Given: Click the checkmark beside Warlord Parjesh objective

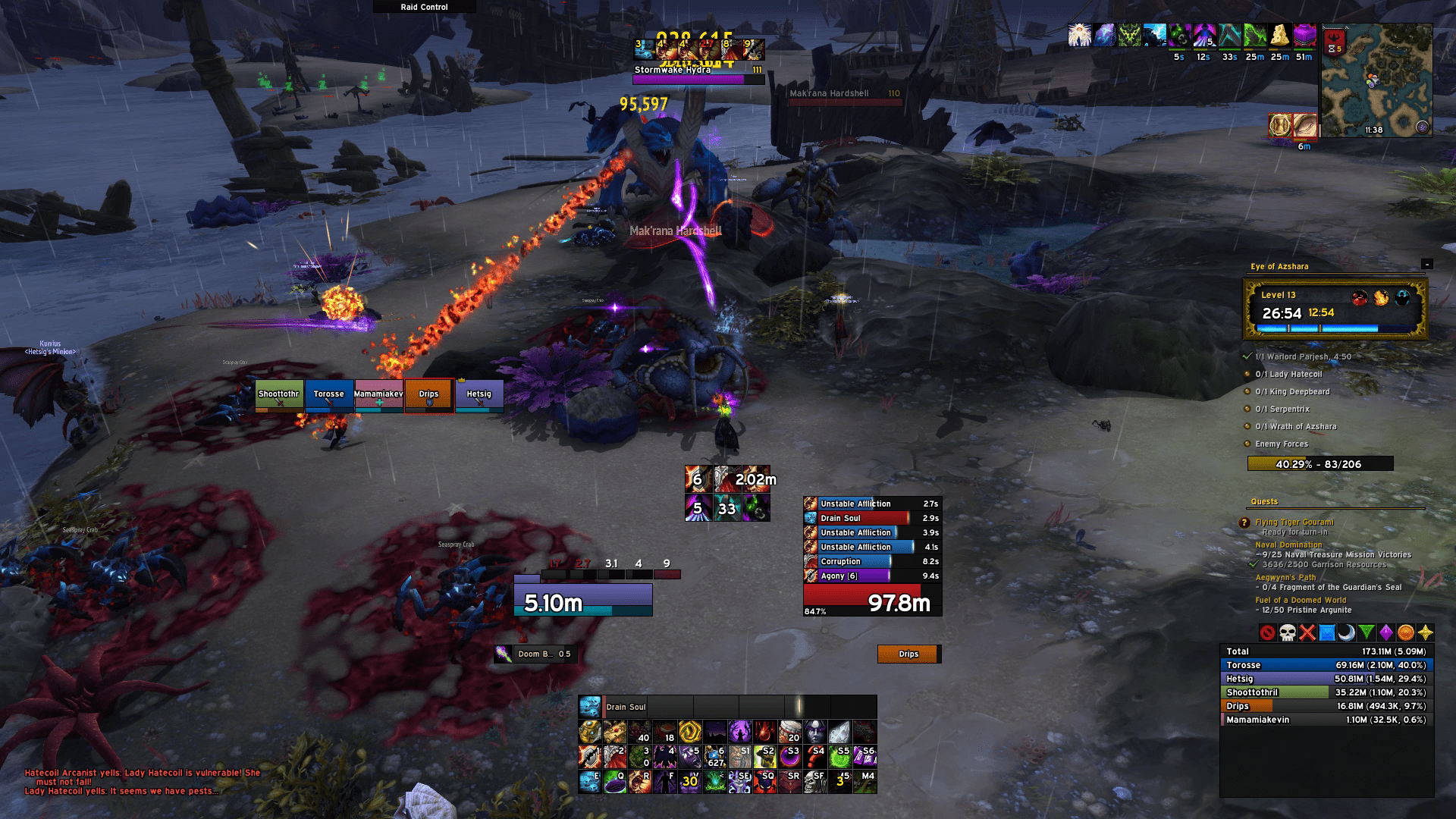Looking at the screenshot, I should click(1247, 355).
